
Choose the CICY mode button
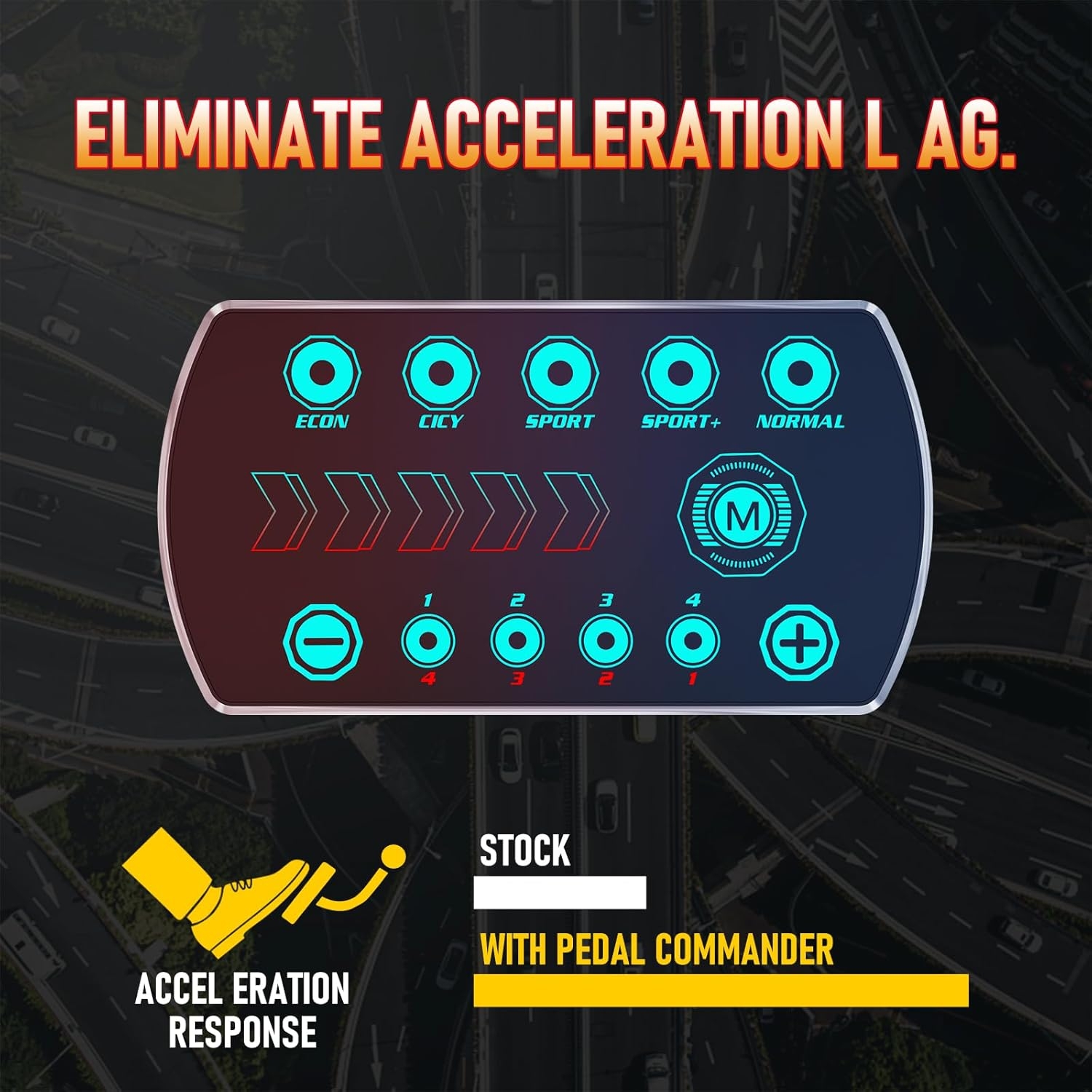pos(440,373)
